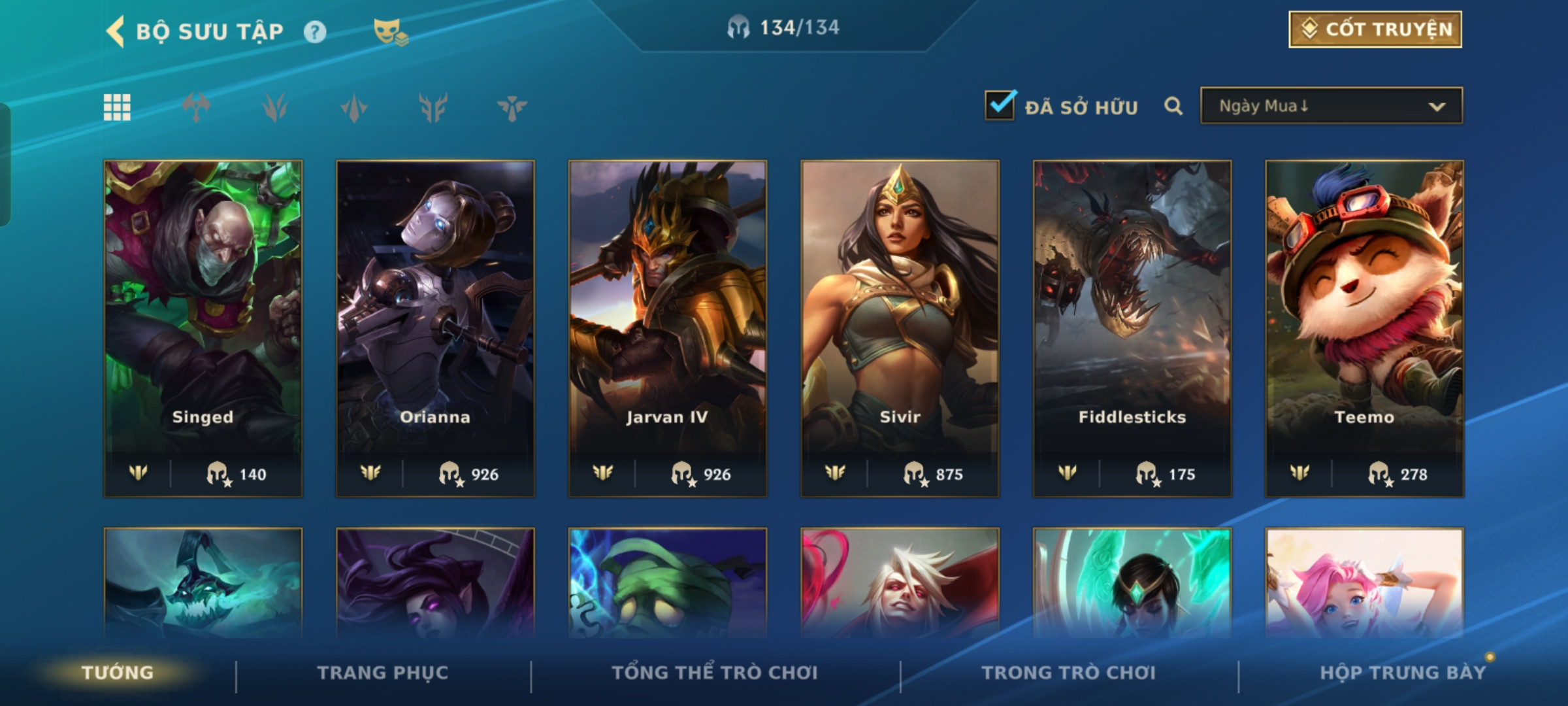
Task: Open the Cốt Truyện button
Action: 1375,29
